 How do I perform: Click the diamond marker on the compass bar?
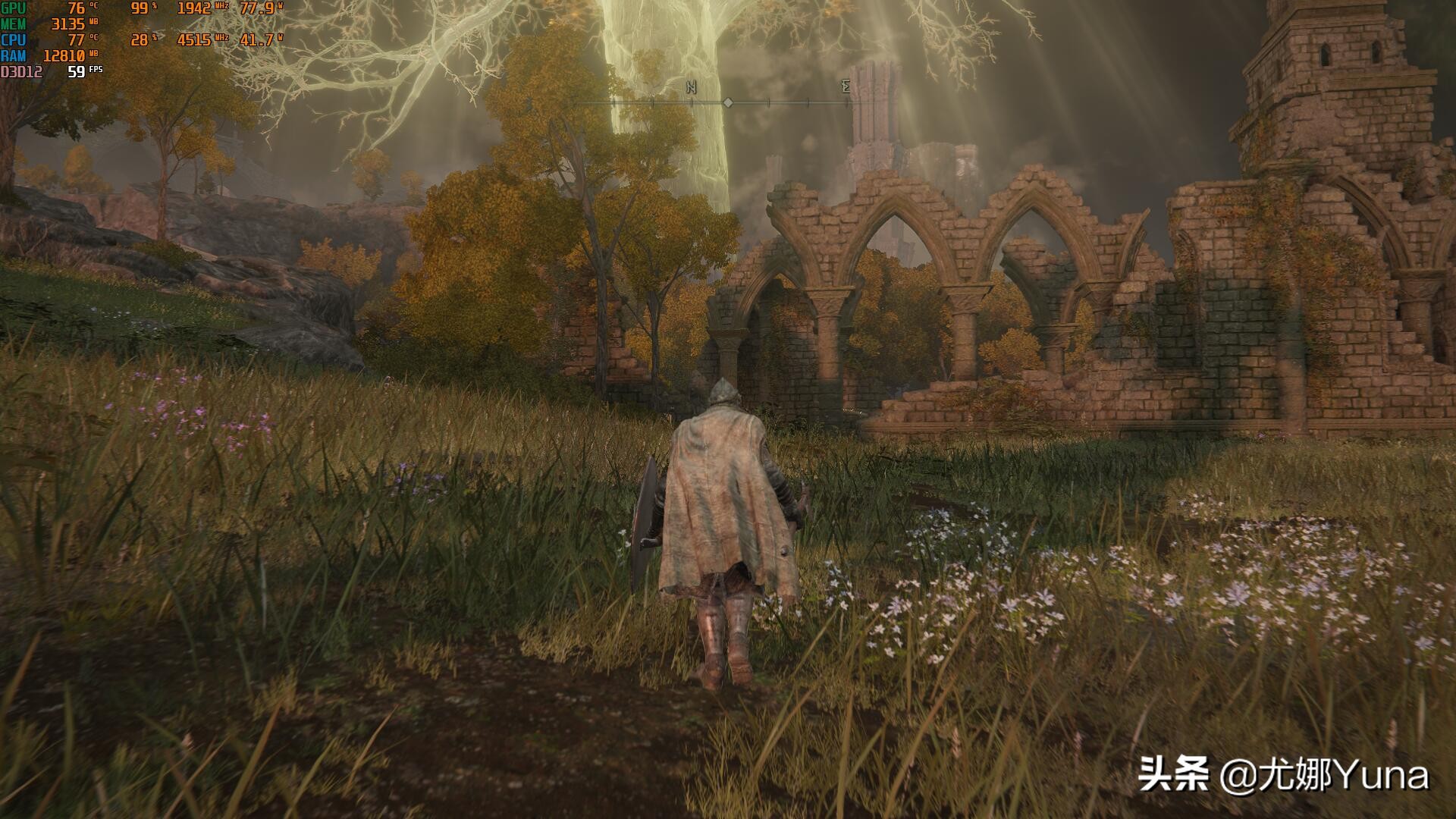(727, 102)
